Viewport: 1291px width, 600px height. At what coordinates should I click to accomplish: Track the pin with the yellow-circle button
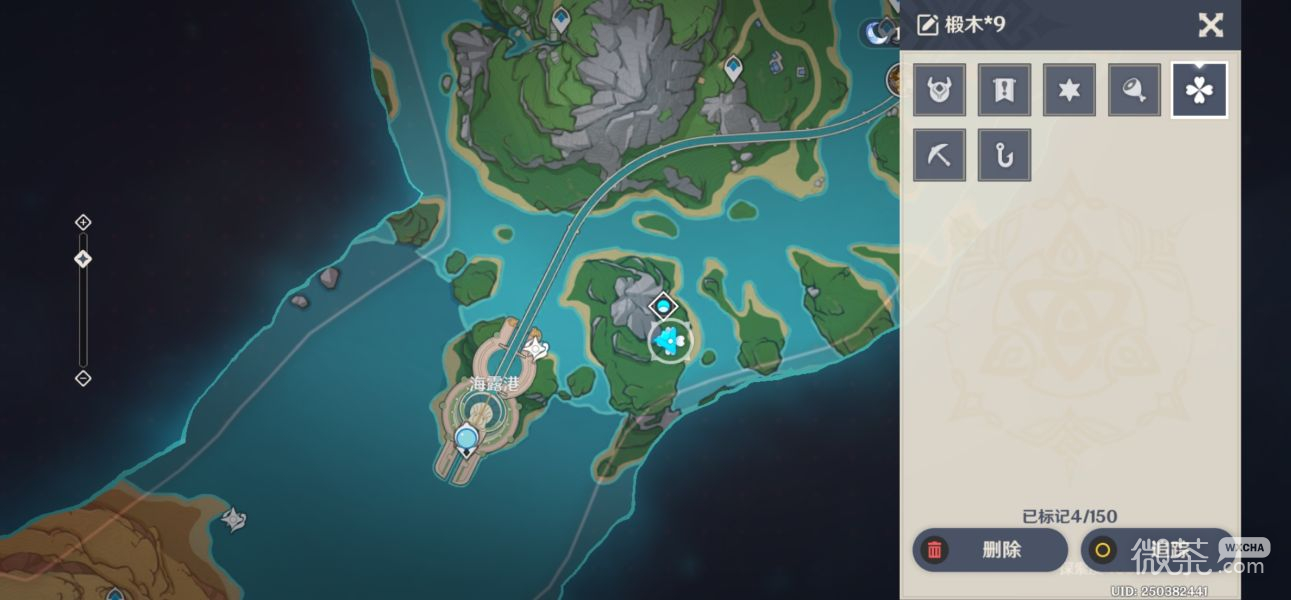1157,549
